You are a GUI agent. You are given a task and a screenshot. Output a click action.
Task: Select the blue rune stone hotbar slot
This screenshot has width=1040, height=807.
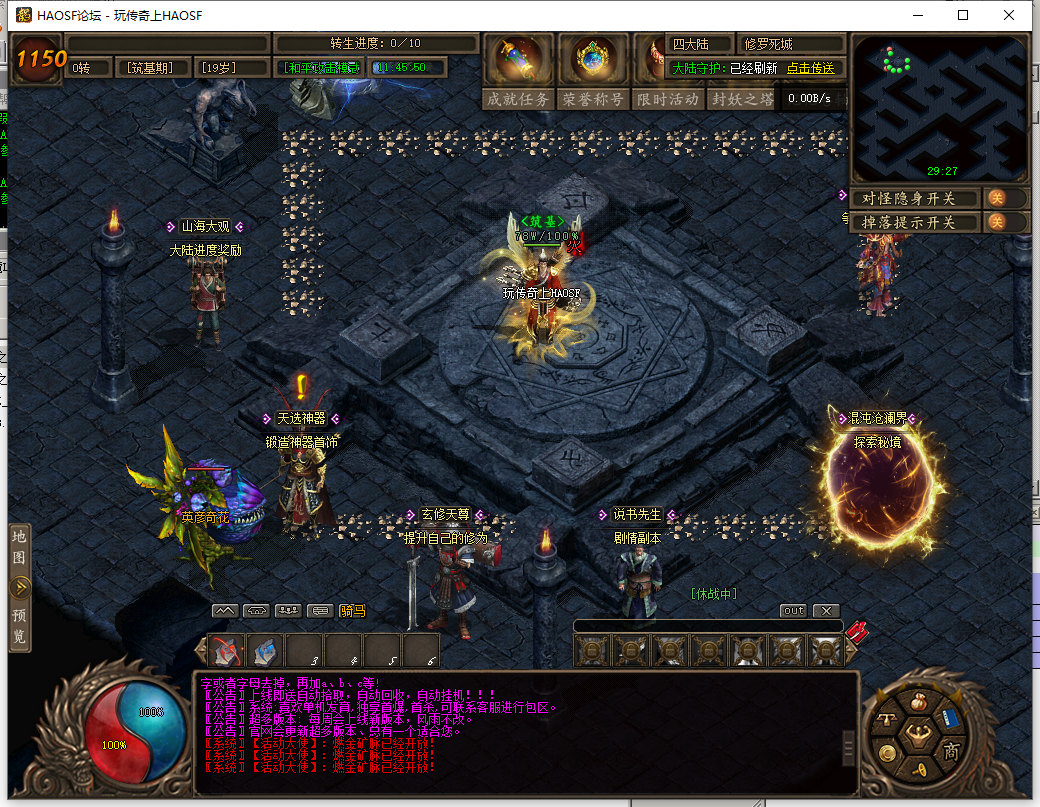pos(265,651)
